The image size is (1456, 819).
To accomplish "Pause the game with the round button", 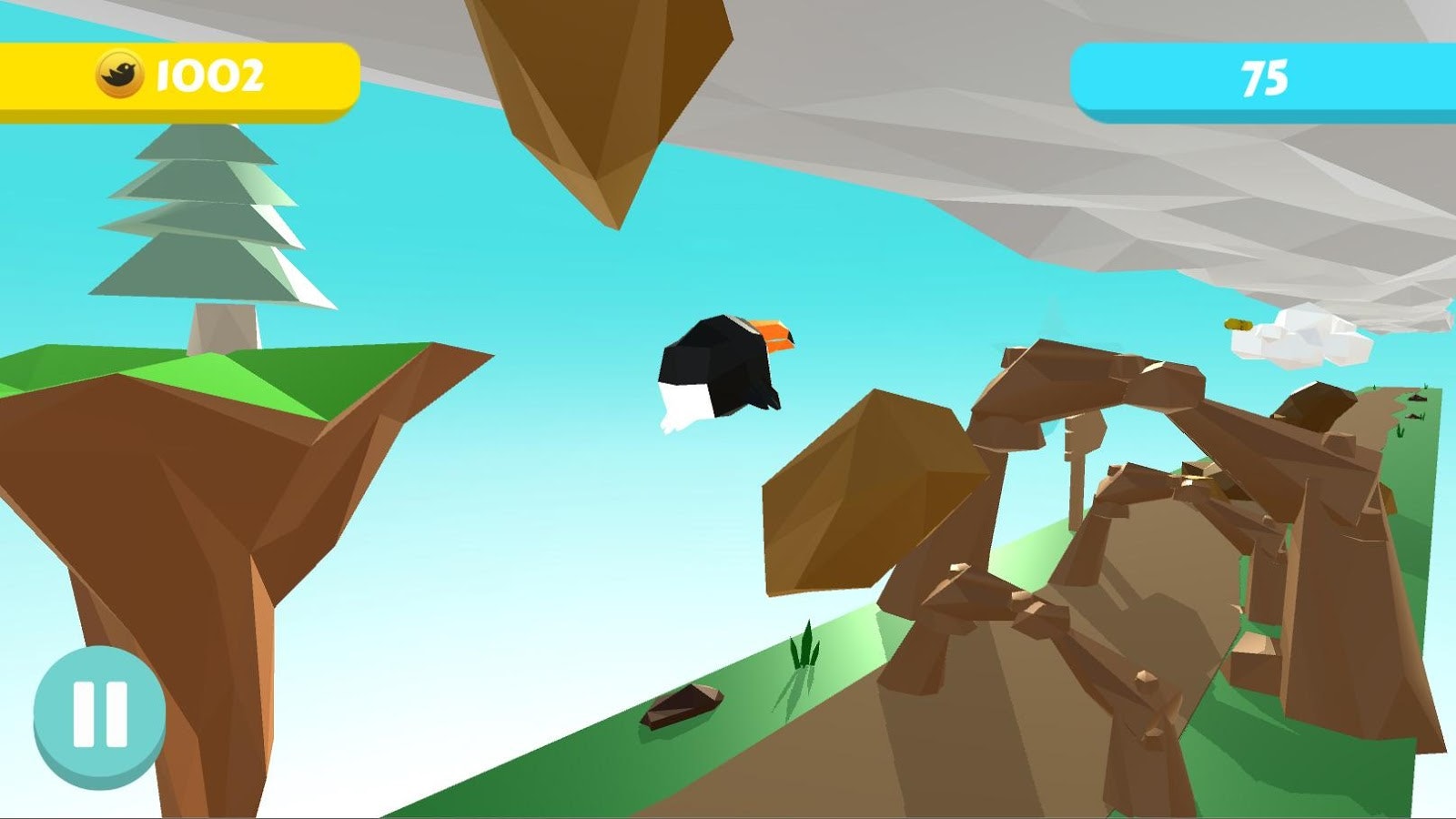I will pyautogui.click(x=99, y=714).
